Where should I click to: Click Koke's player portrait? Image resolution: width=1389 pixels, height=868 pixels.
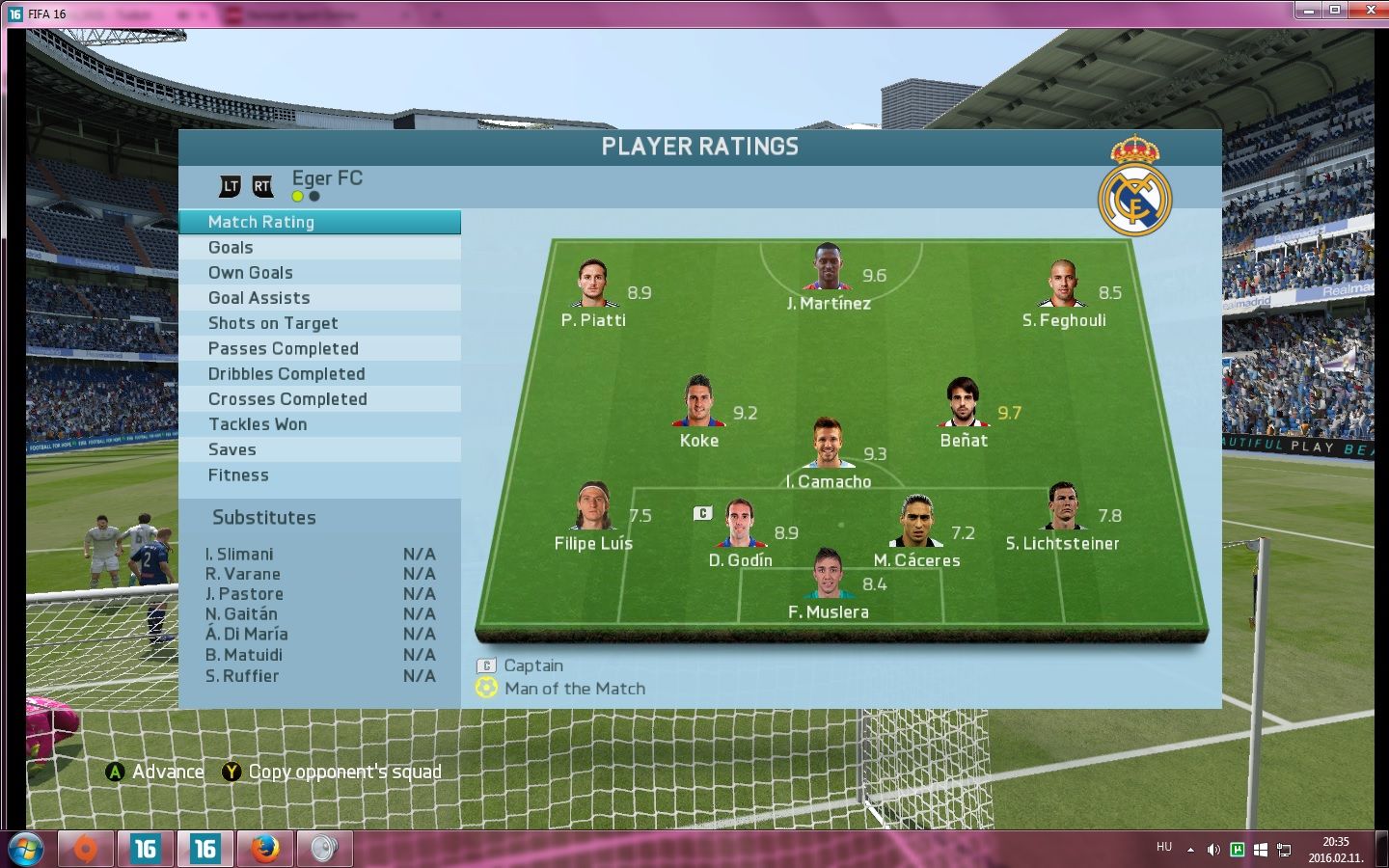(698, 402)
